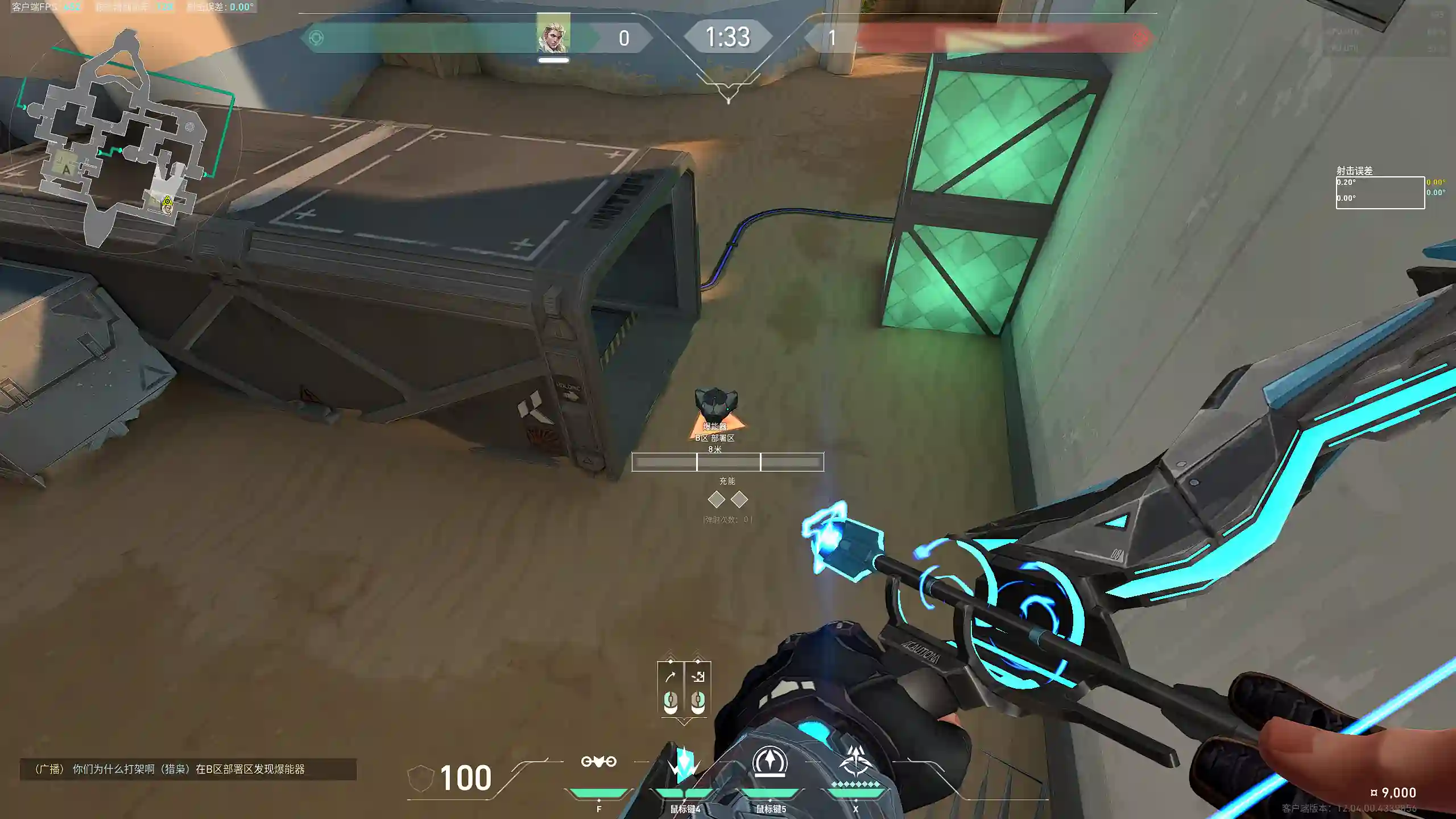Click the A site marker on minimap
The width and height of the screenshot is (1456, 819).
67,169
